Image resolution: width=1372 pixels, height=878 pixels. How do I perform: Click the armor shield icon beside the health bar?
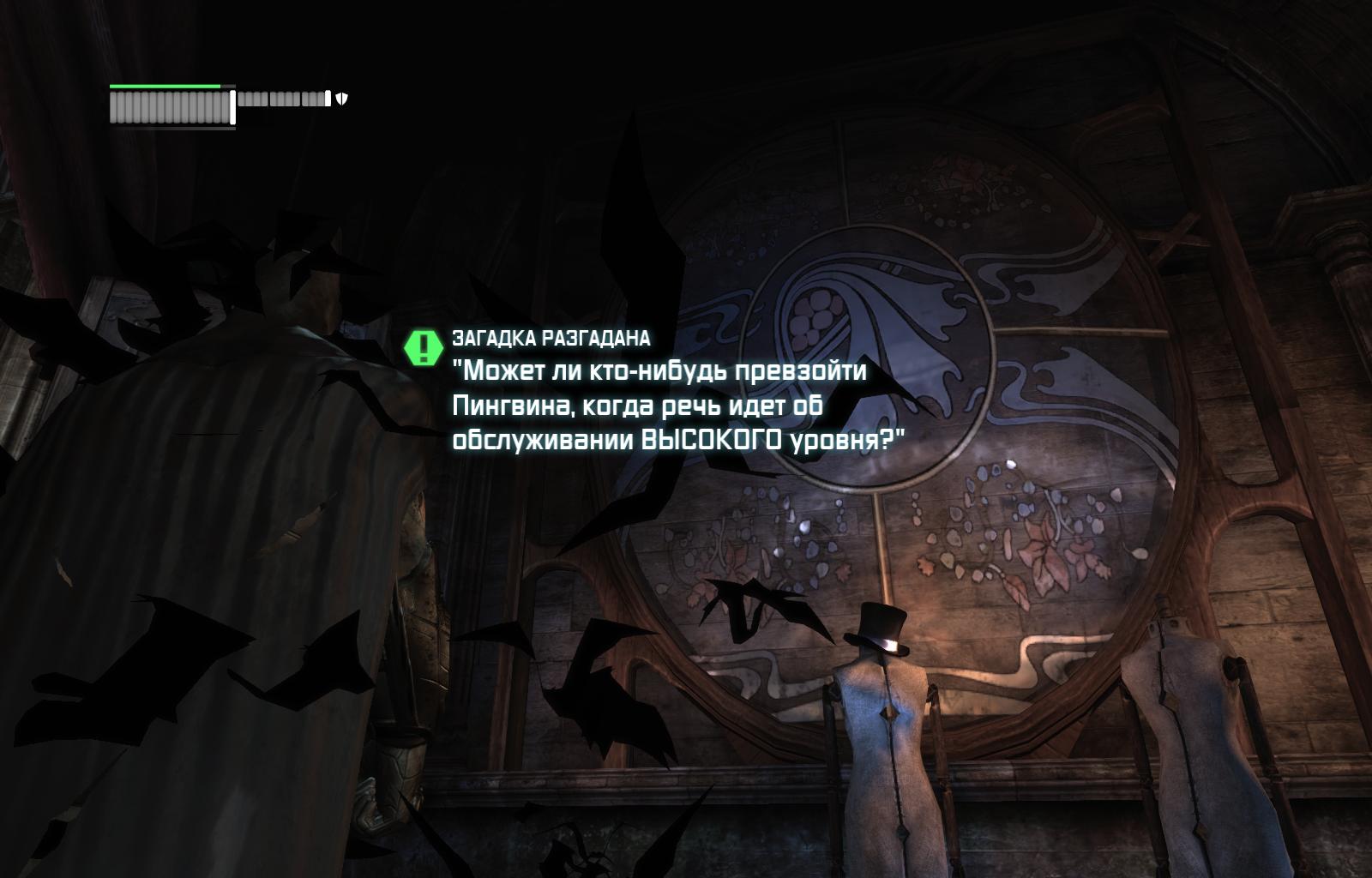point(341,99)
